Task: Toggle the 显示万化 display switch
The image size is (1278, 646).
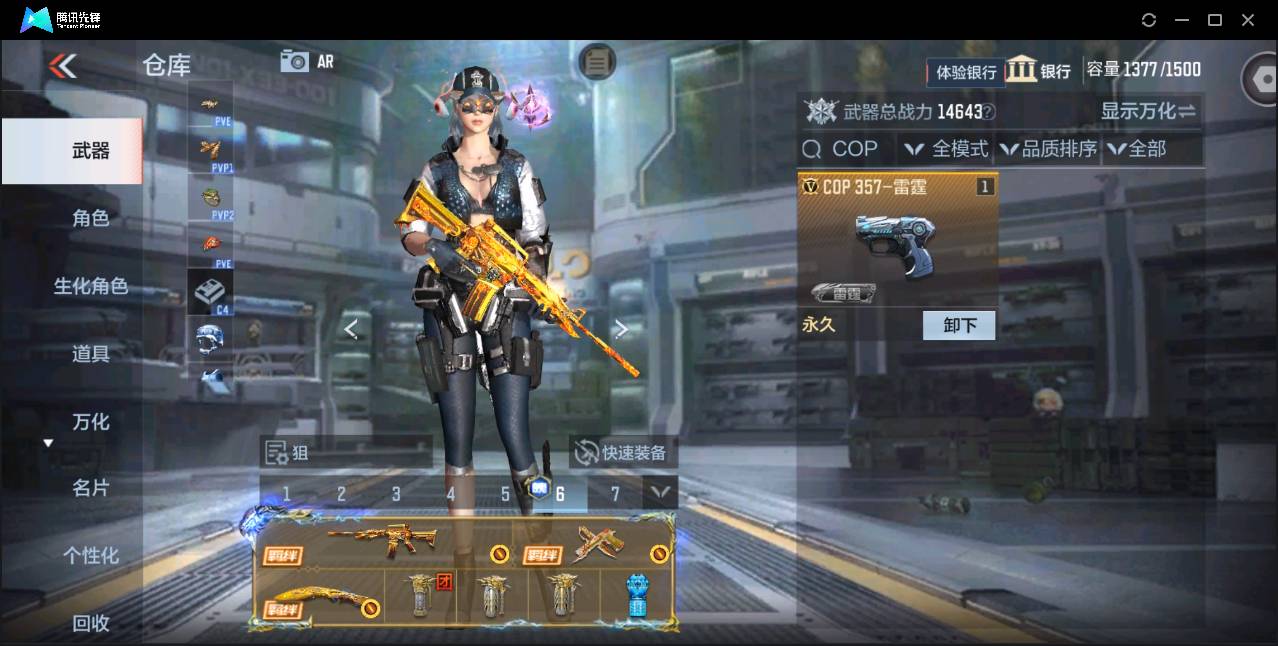Action: [1148, 111]
